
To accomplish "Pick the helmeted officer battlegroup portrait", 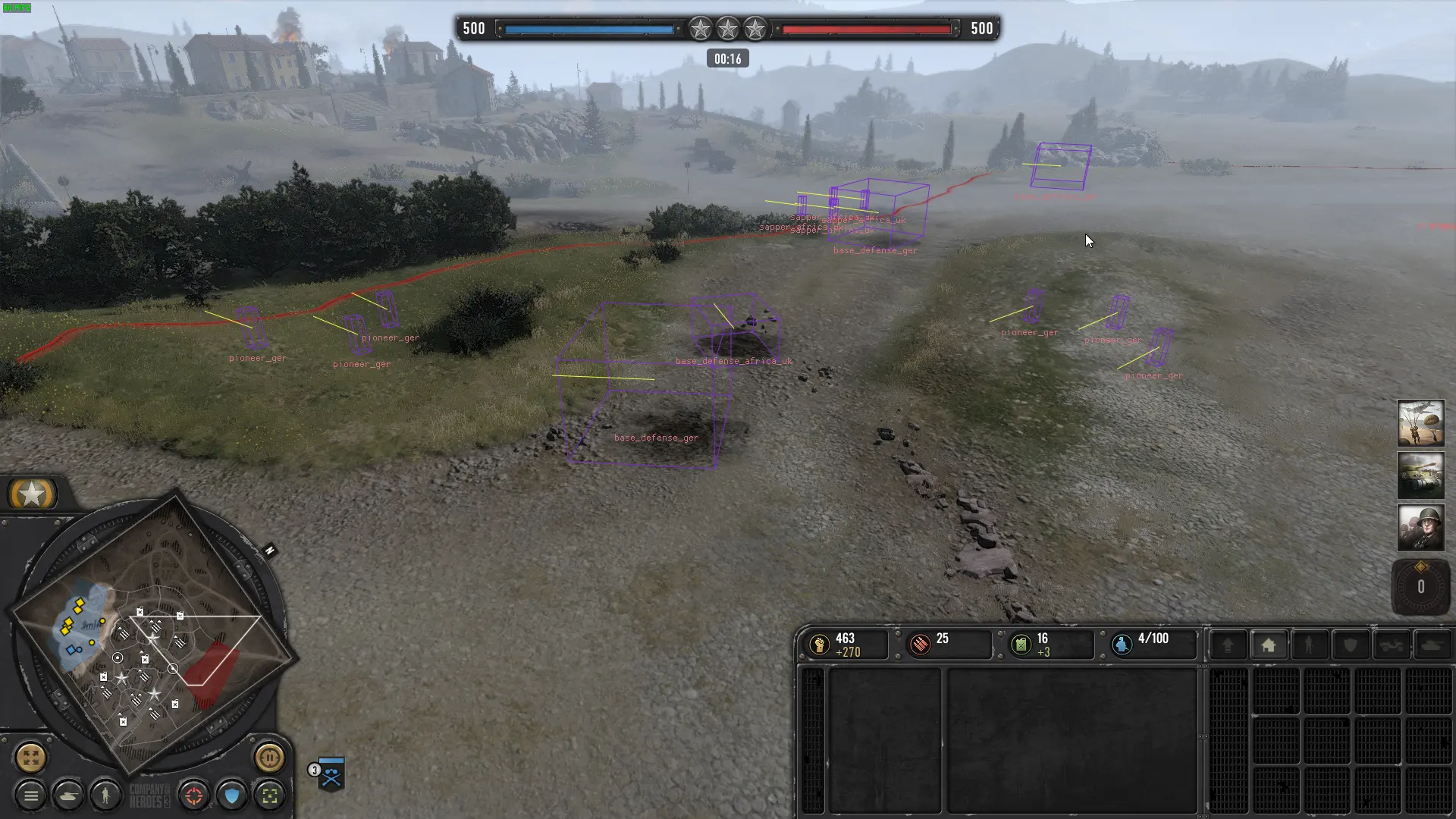I will point(1420,528).
